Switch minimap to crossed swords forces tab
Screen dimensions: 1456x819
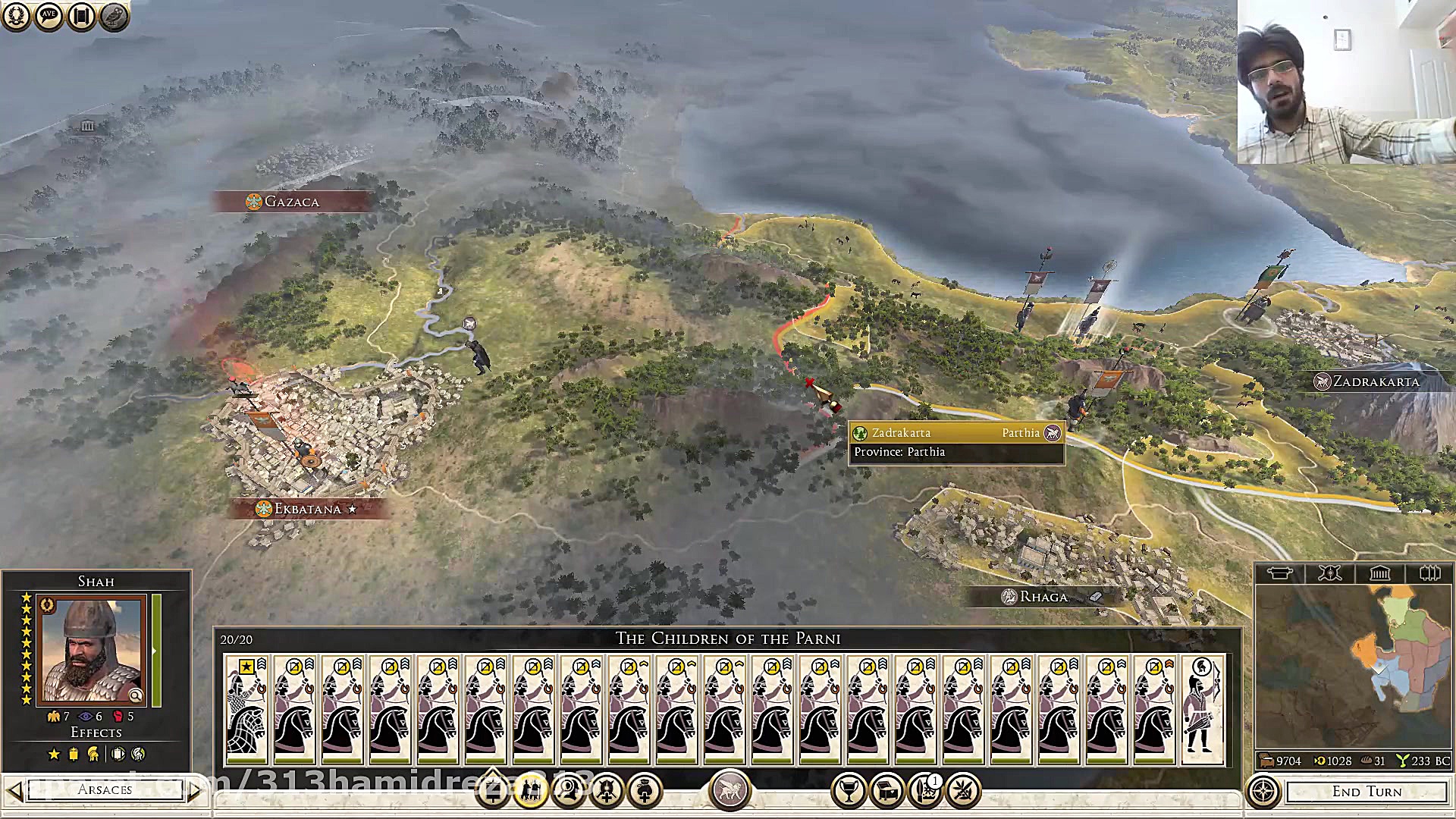click(1329, 573)
